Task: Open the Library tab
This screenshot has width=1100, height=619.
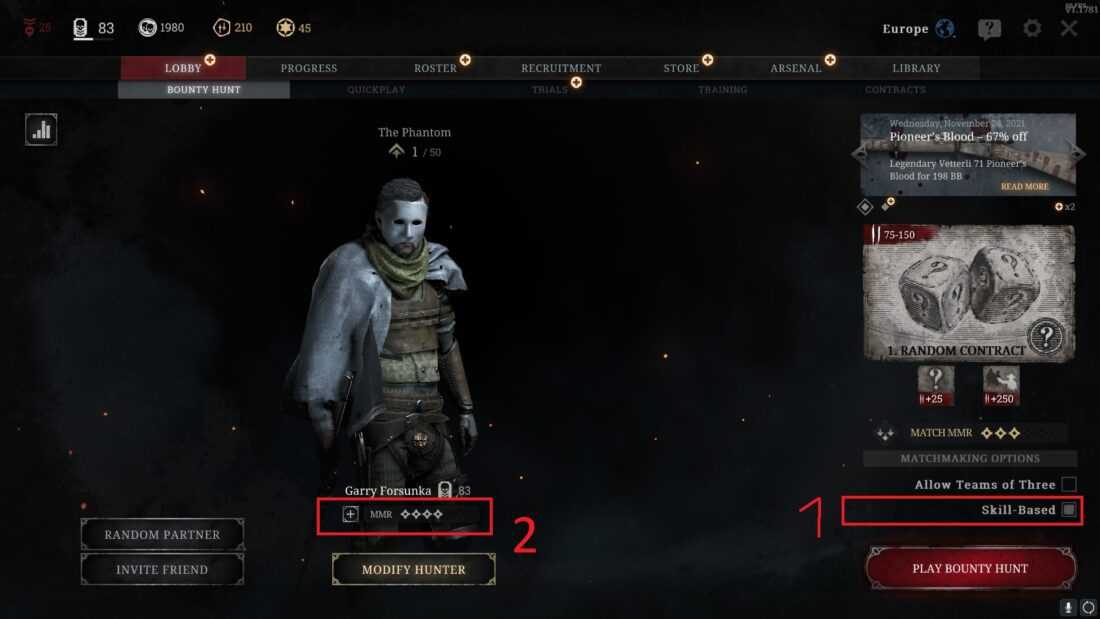Action: pyautogui.click(x=916, y=68)
